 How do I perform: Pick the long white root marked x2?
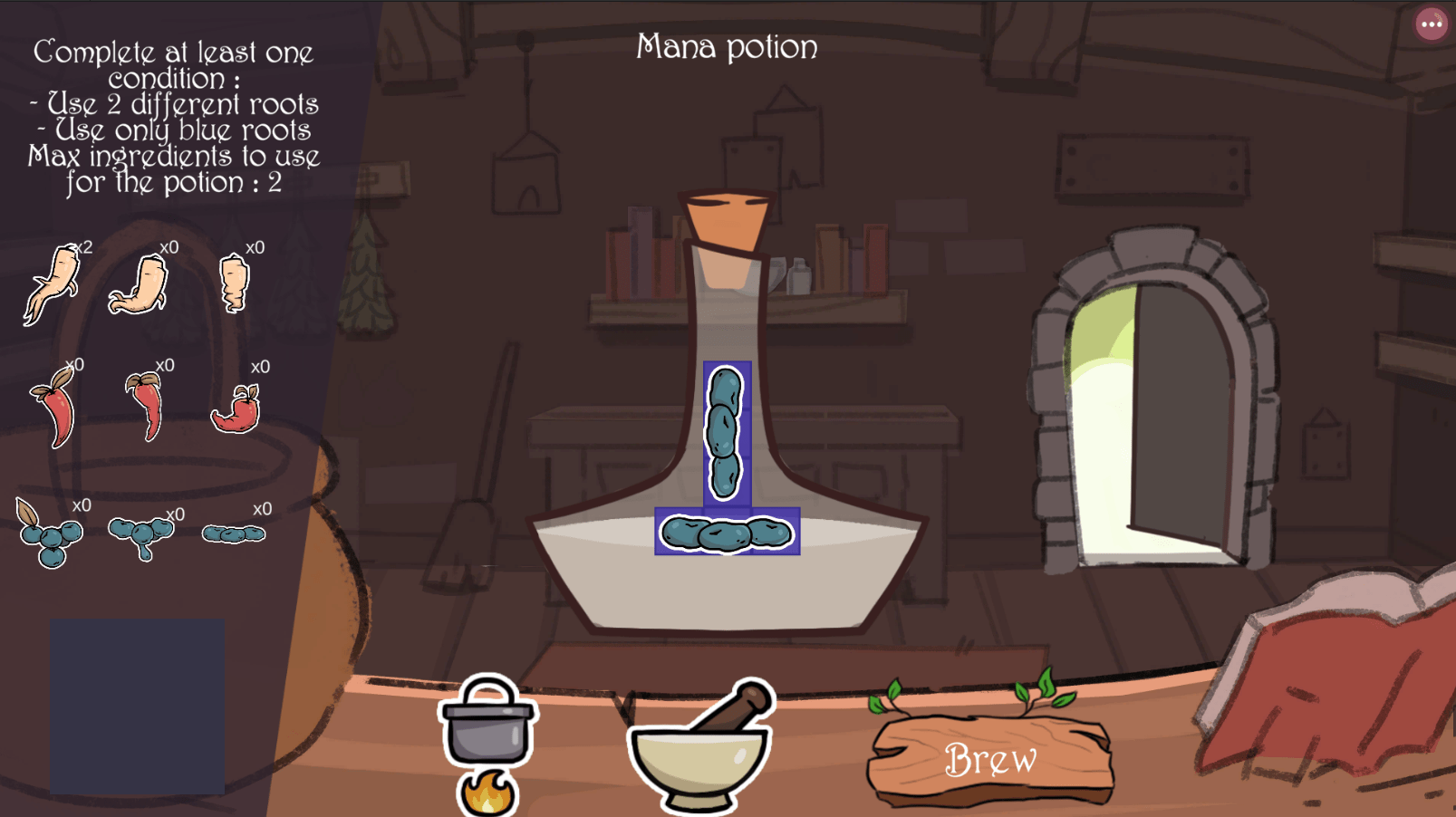[x=53, y=284]
